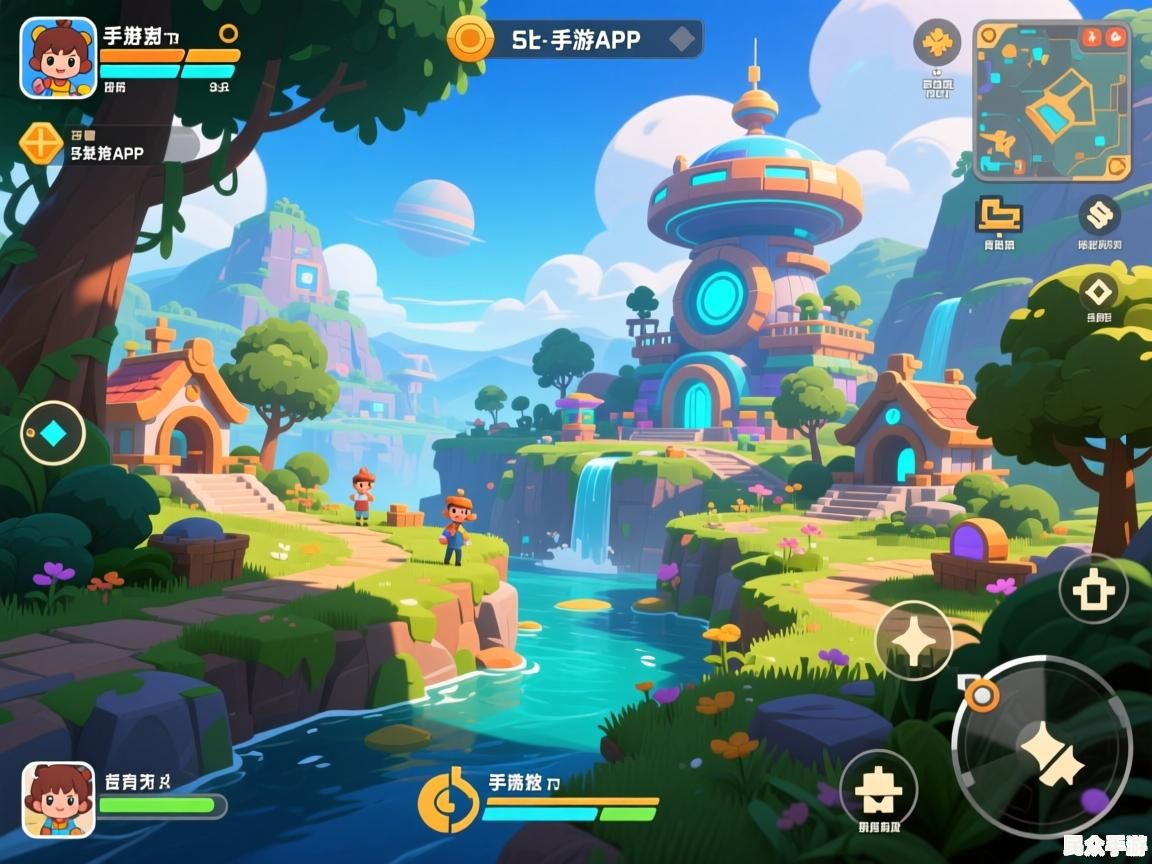
Task: Tap the cyan diamond circle button on the left
Action: [53, 433]
